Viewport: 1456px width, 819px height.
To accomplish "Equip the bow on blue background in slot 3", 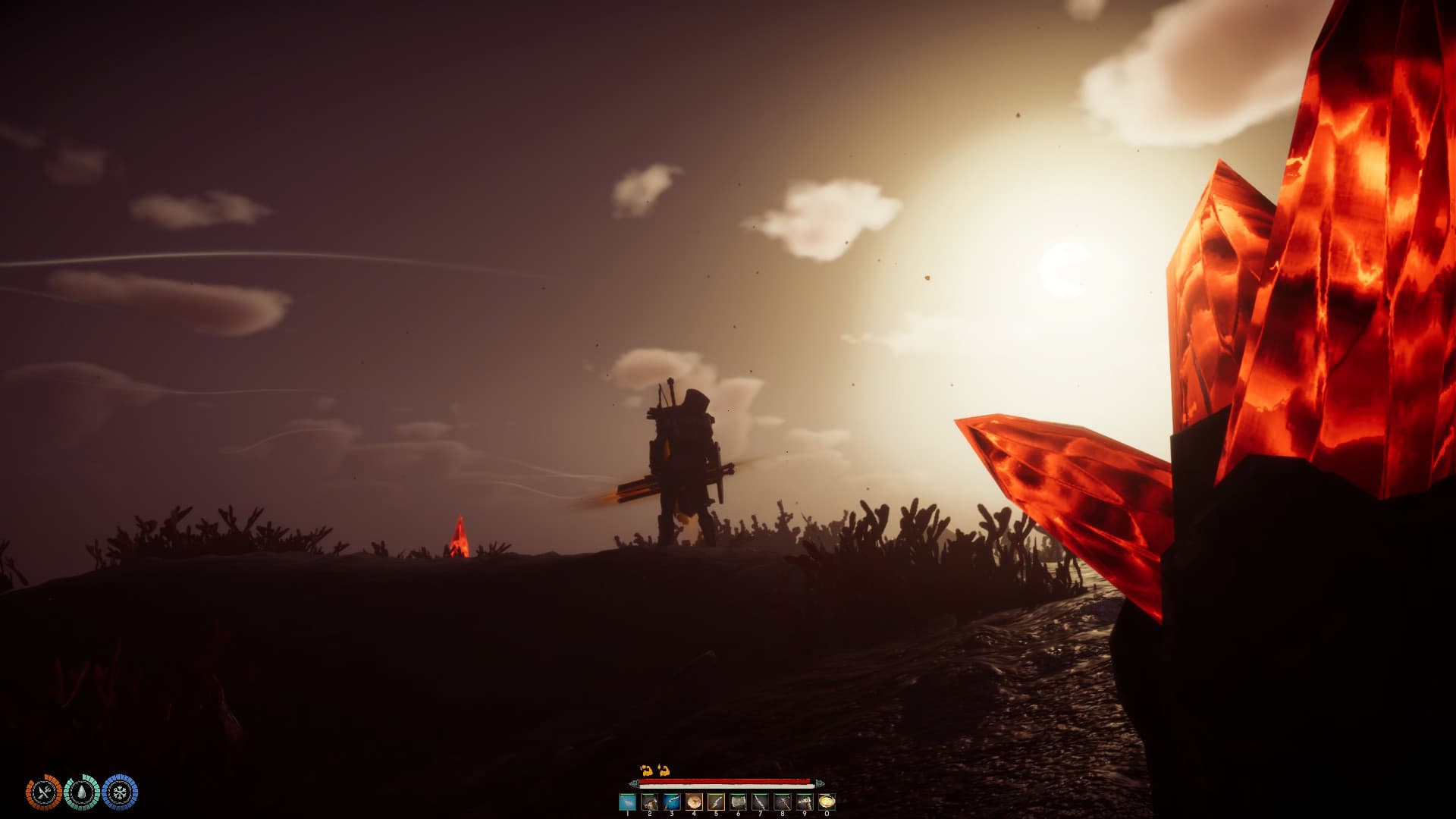I will (672, 802).
